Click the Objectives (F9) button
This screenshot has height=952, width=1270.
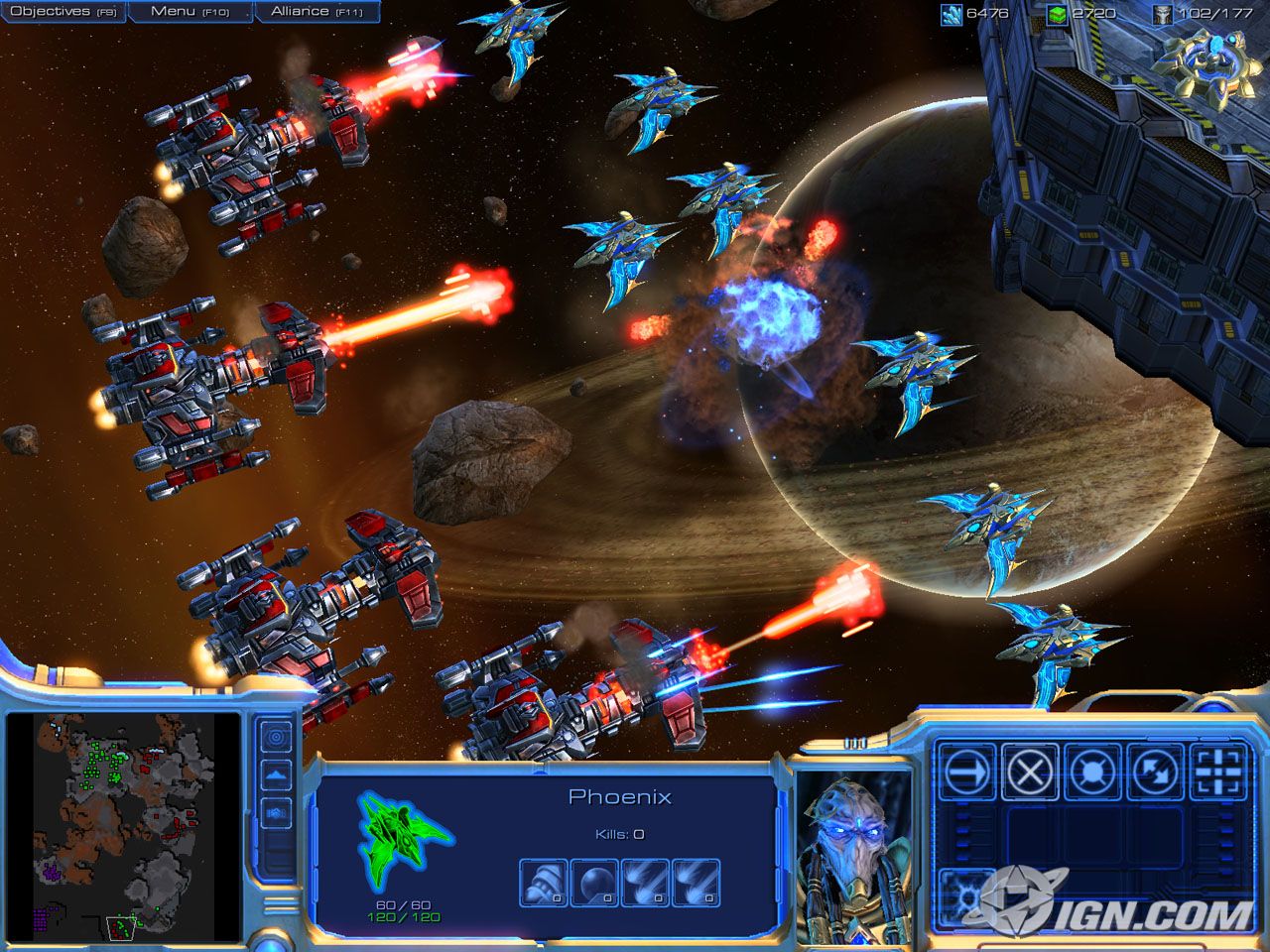63,10
